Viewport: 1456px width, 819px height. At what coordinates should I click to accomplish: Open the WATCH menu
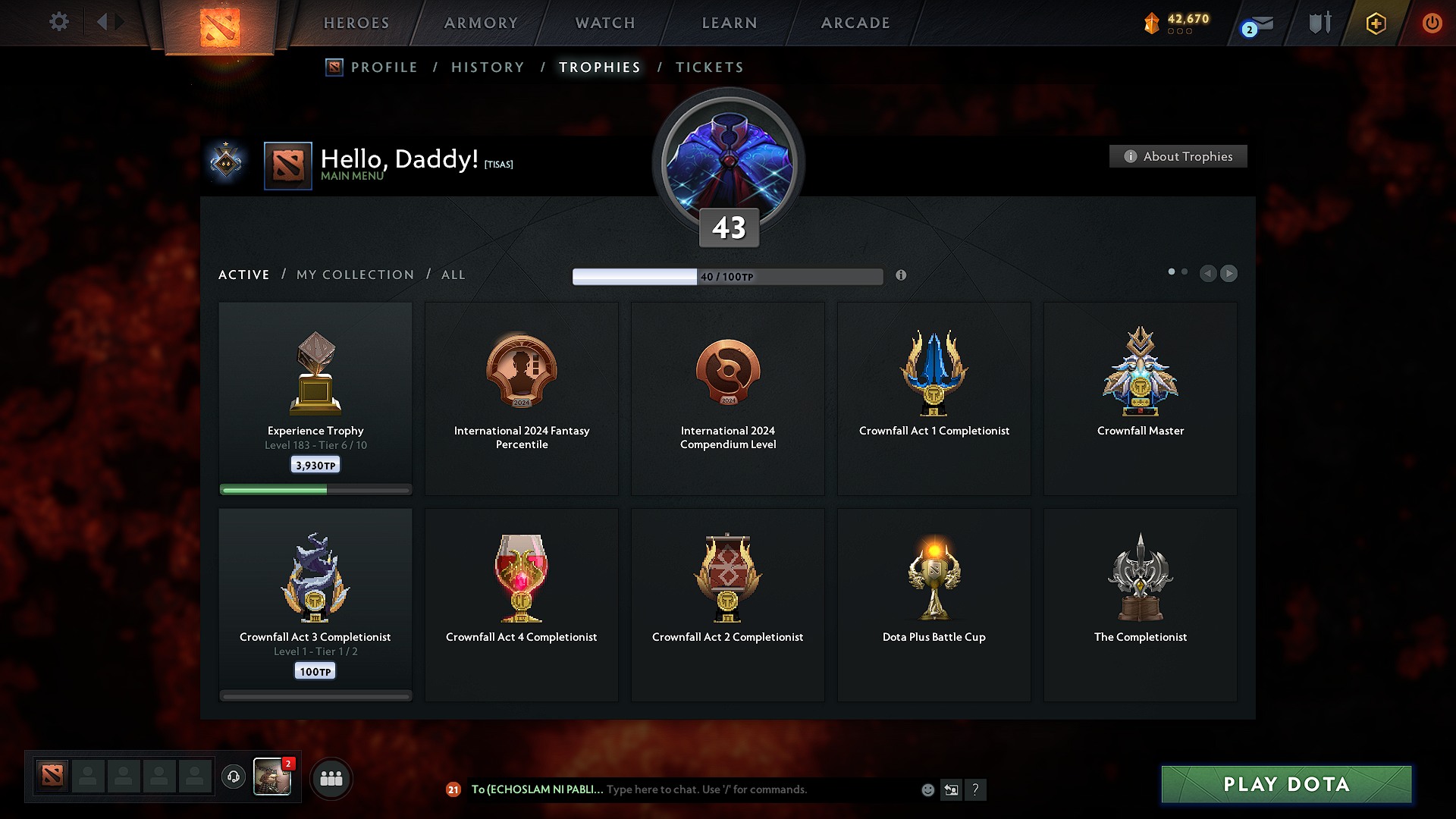point(604,23)
